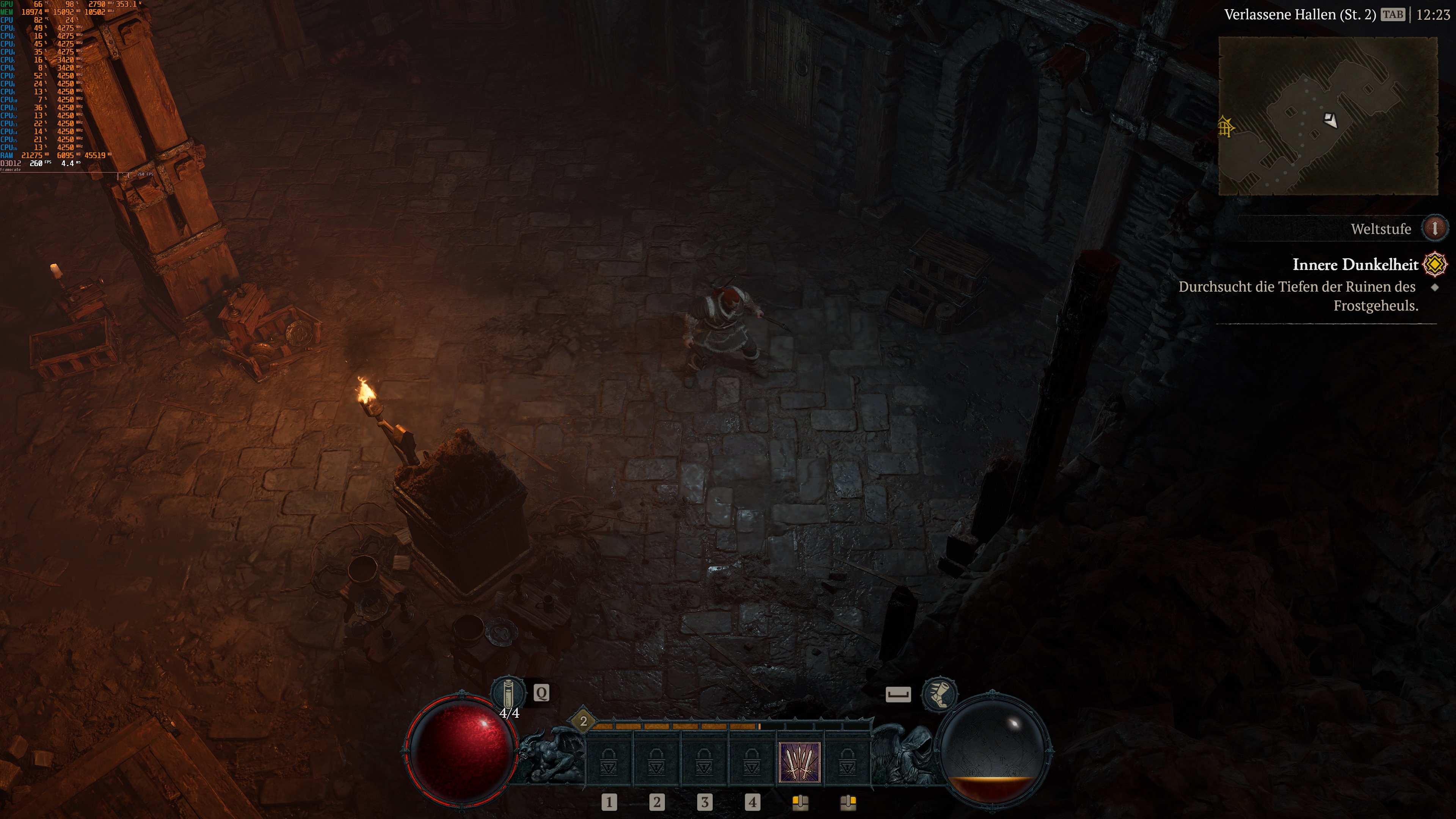Open the full map via the TAB badge
The height and width of the screenshot is (819, 1456).
pyautogui.click(x=1393, y=15)
